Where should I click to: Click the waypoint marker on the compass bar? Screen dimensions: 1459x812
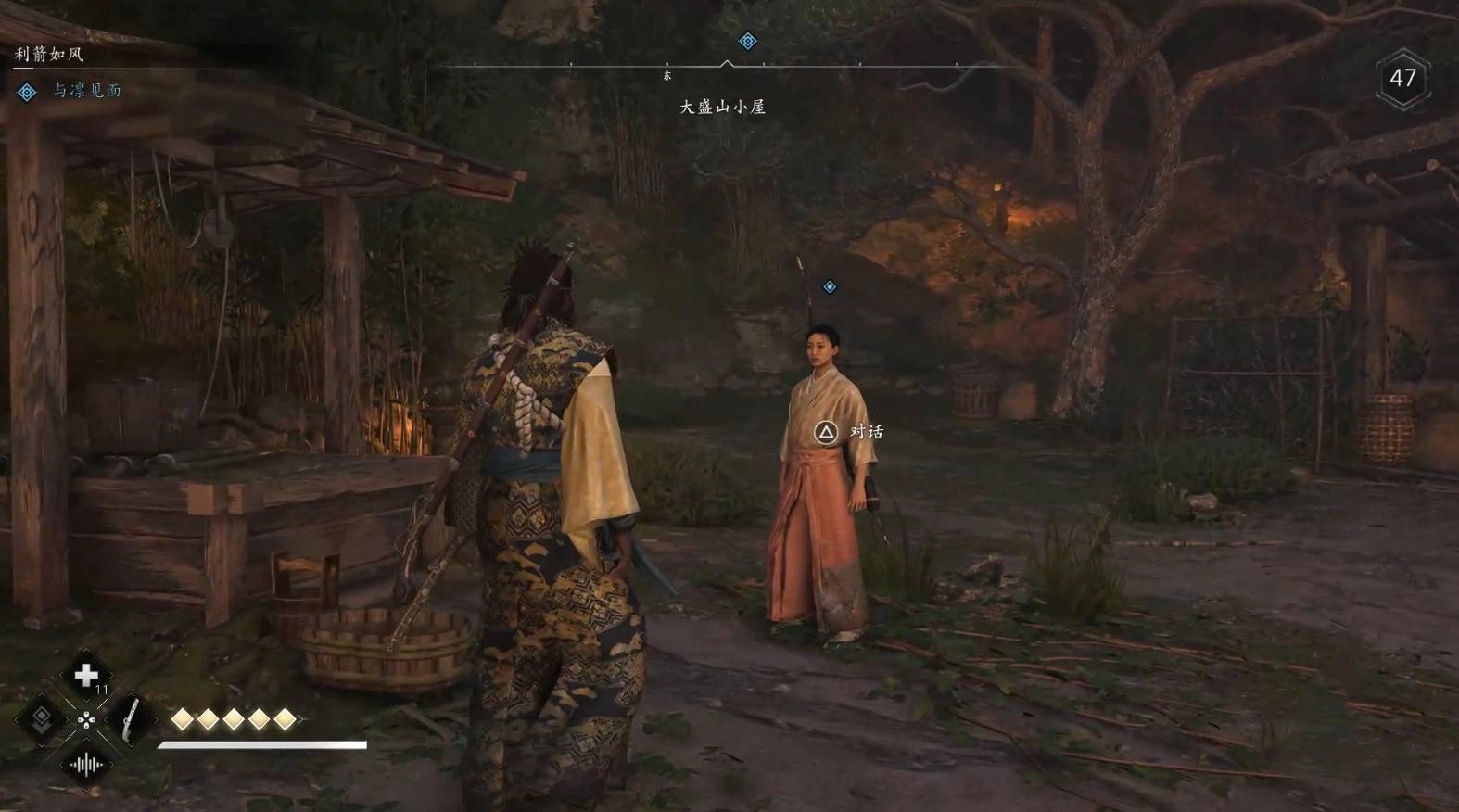click(747, 41)
